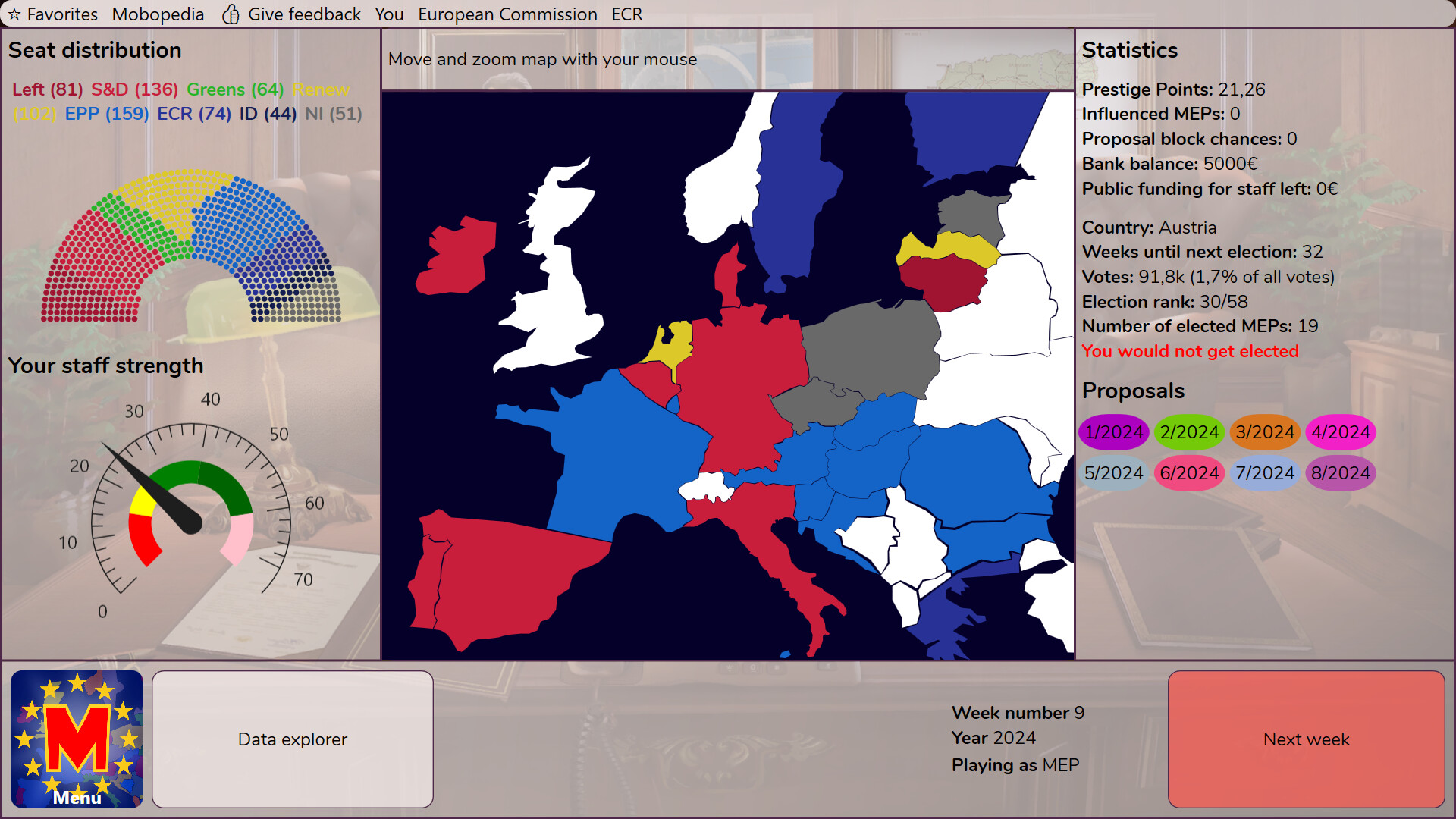Image resolution: width=1456 pixels, height=819 pixels.
Task: Open the You menu
Action: [391, 14]
